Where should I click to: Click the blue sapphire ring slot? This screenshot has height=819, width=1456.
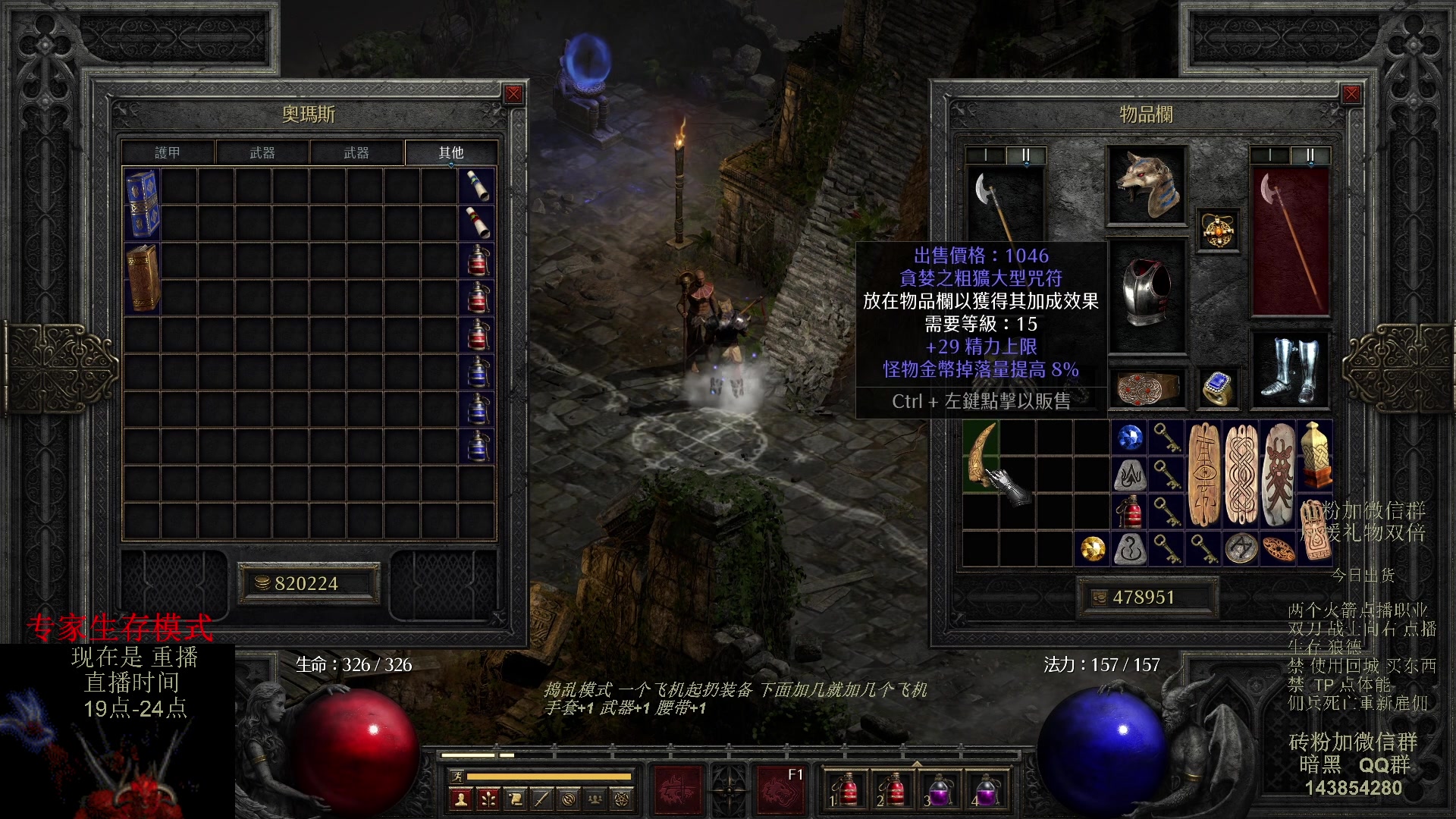pyautogui.click(x=1218, y=389)
